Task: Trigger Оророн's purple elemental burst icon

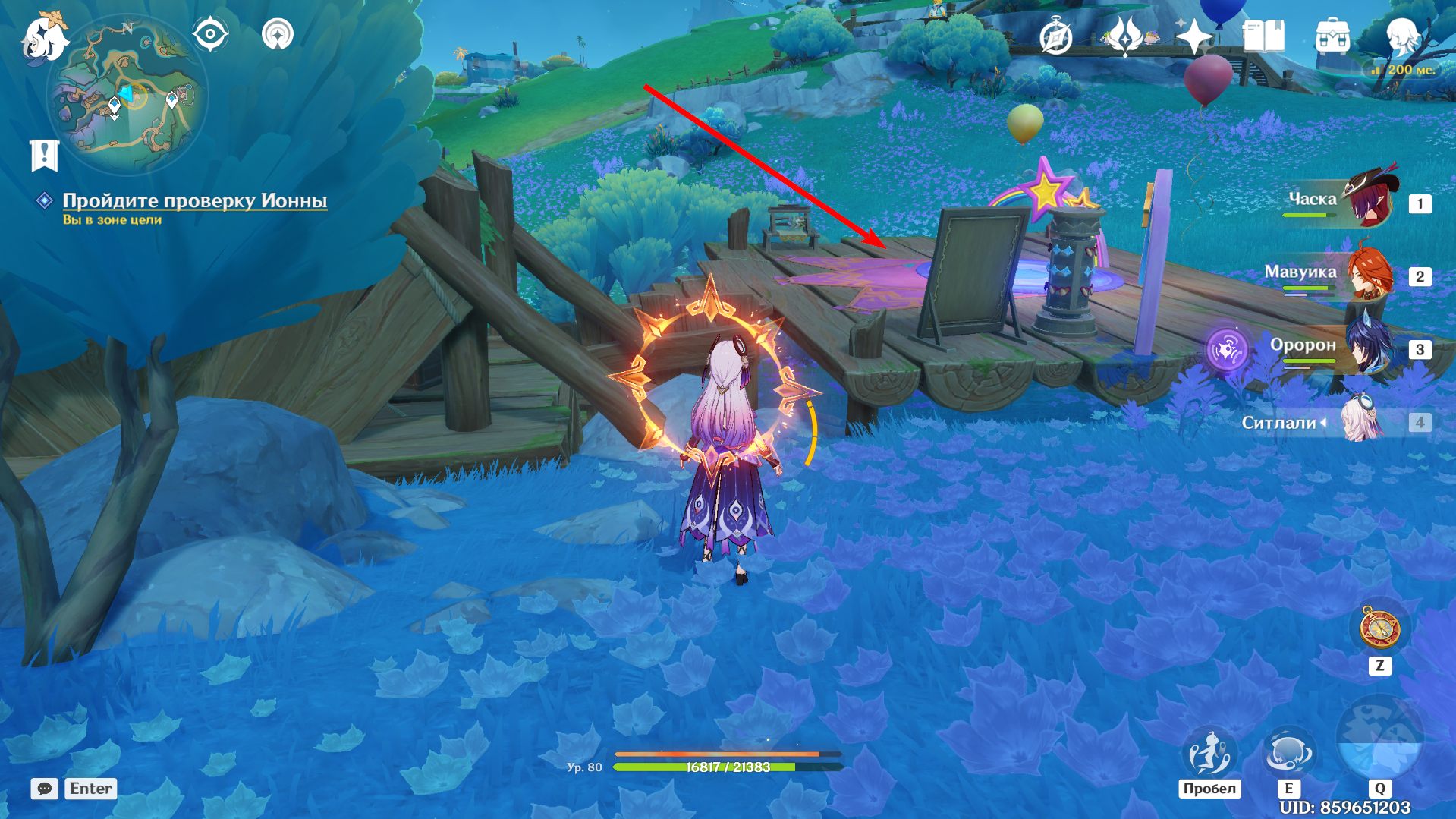Action: [x=1226, y=349]
